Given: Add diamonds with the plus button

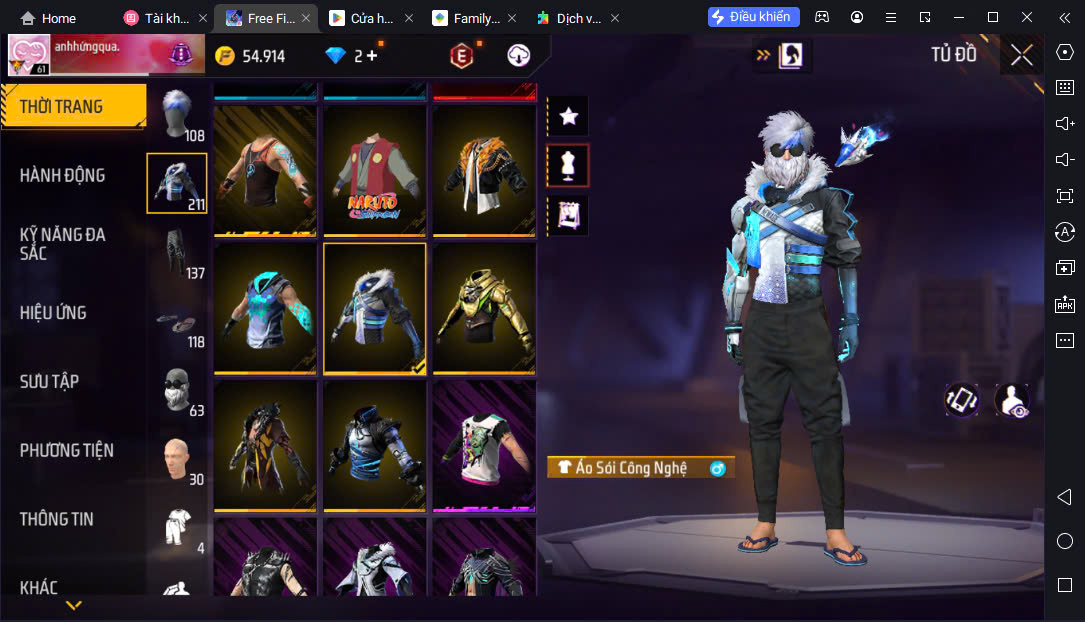Looking at the screenshot, I should (372, 56).
